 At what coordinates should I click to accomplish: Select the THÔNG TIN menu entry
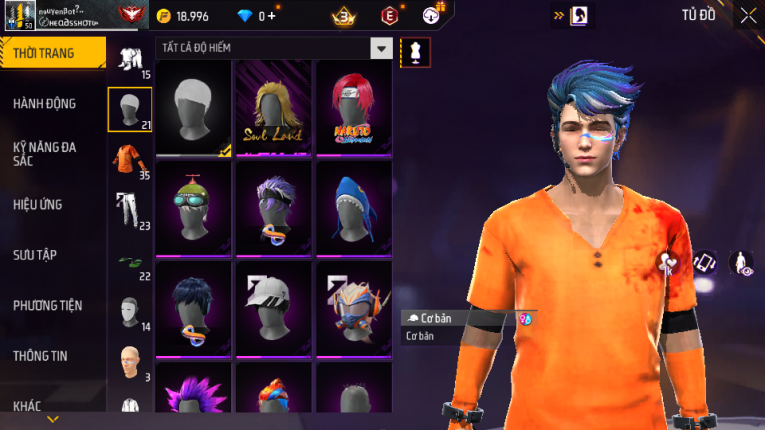pyautogui.click(x=42, y=356)
